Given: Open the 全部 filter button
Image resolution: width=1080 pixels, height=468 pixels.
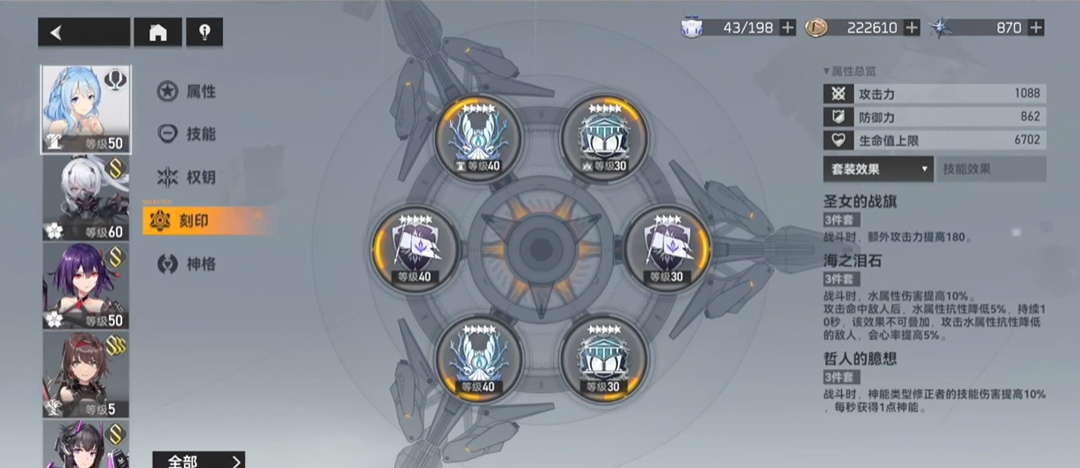Looking at the screenshot, I should click(x=198, y=460).
